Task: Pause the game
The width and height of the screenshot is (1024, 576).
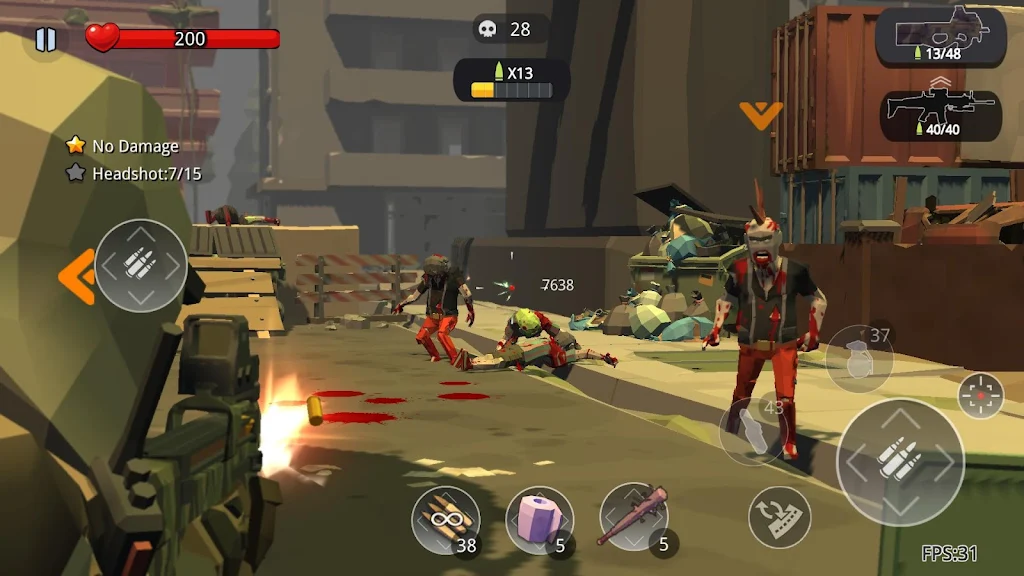Action: click(x=45, y=40)
